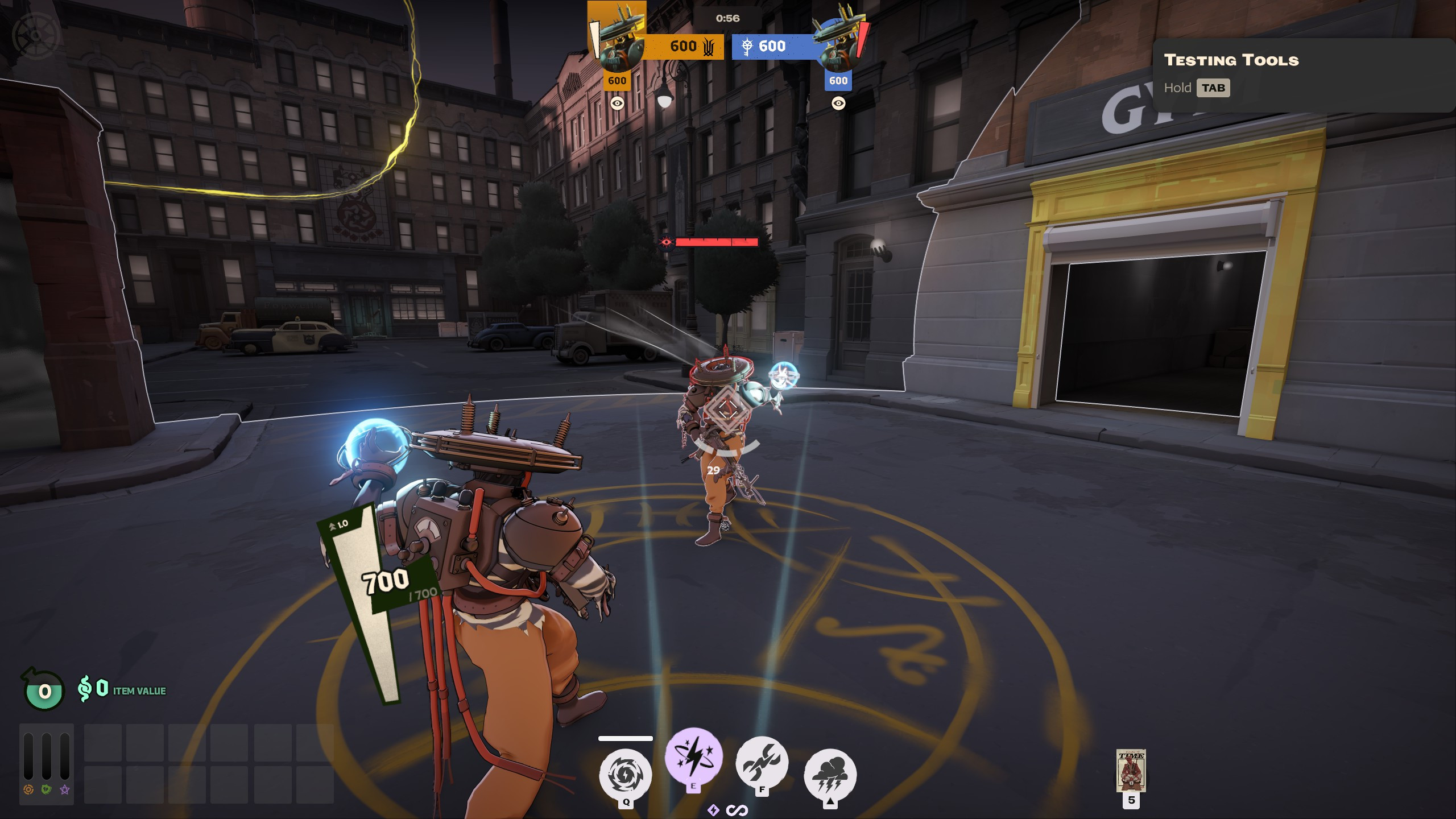
Task: Toggle the eye icon under orange portrait
Action: click(617, 104)
